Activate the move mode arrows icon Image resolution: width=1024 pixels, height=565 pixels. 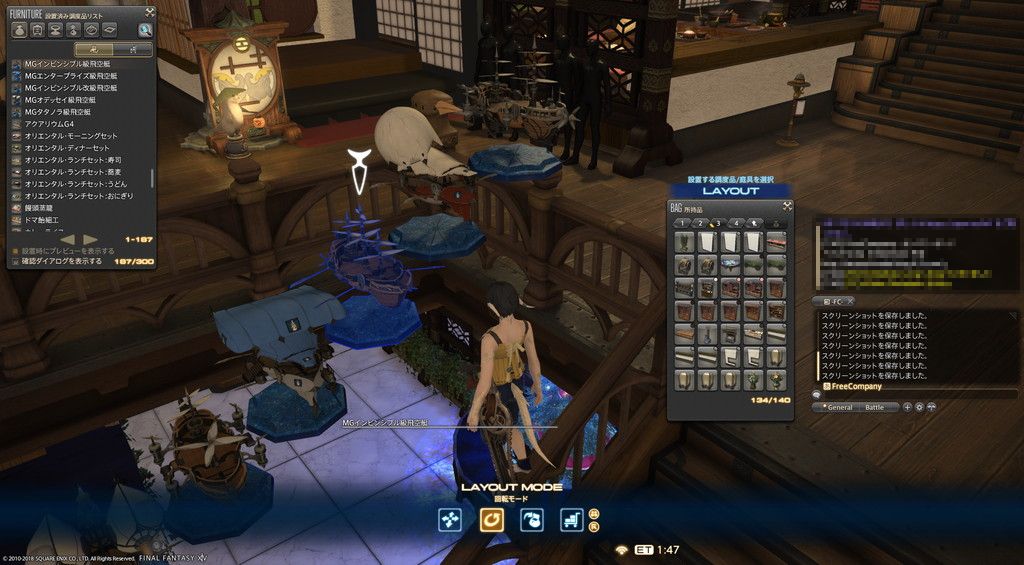click(x=451, y=519)
